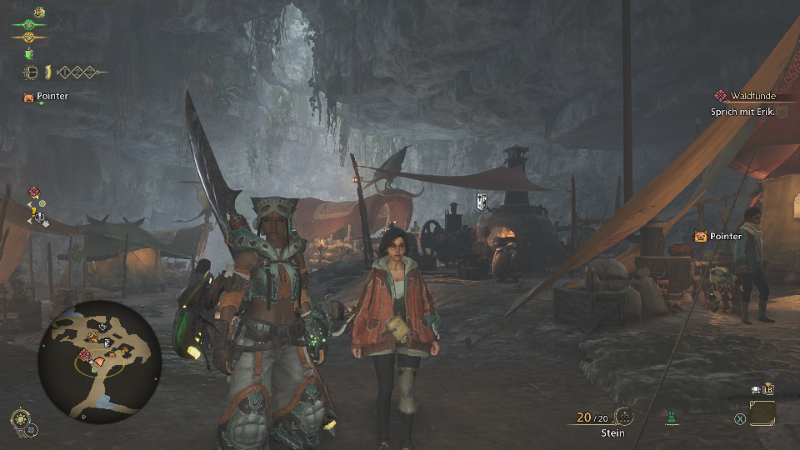Click the day-night sun dial icon
This screenshot has width=800, height=450.
coord(19,419)
